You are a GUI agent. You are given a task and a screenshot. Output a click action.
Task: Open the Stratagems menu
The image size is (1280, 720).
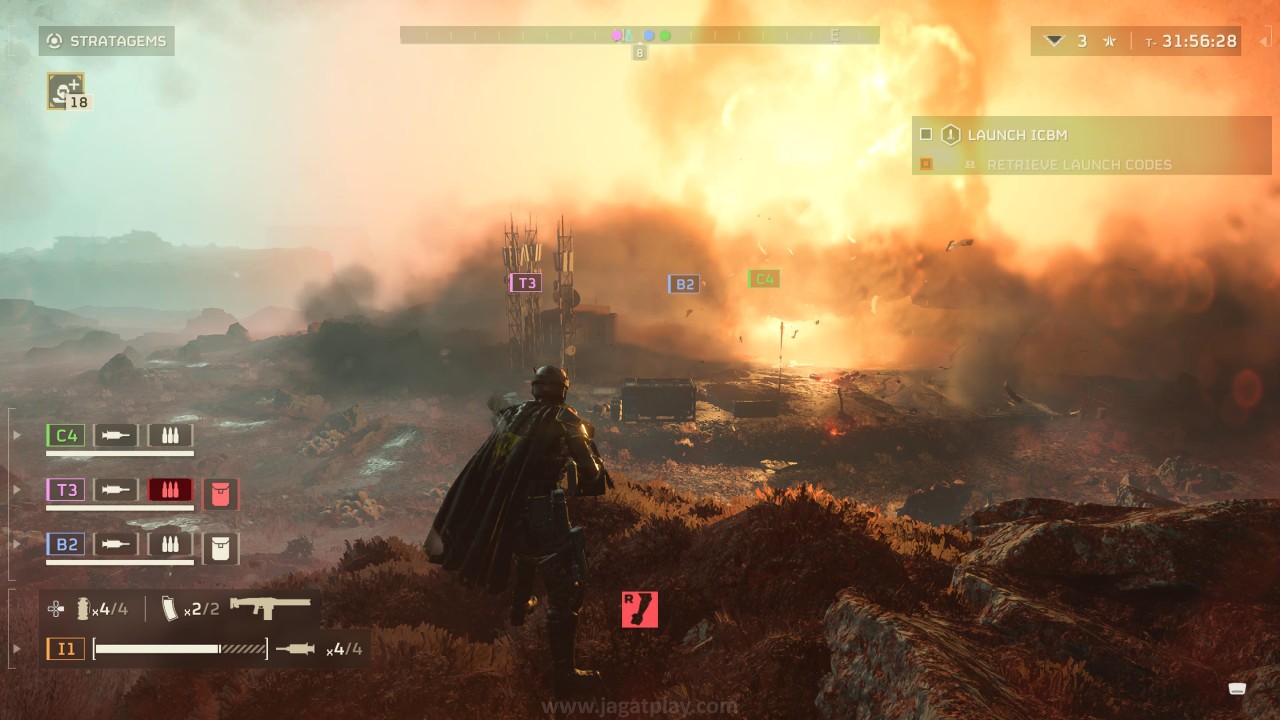point(107,41)
